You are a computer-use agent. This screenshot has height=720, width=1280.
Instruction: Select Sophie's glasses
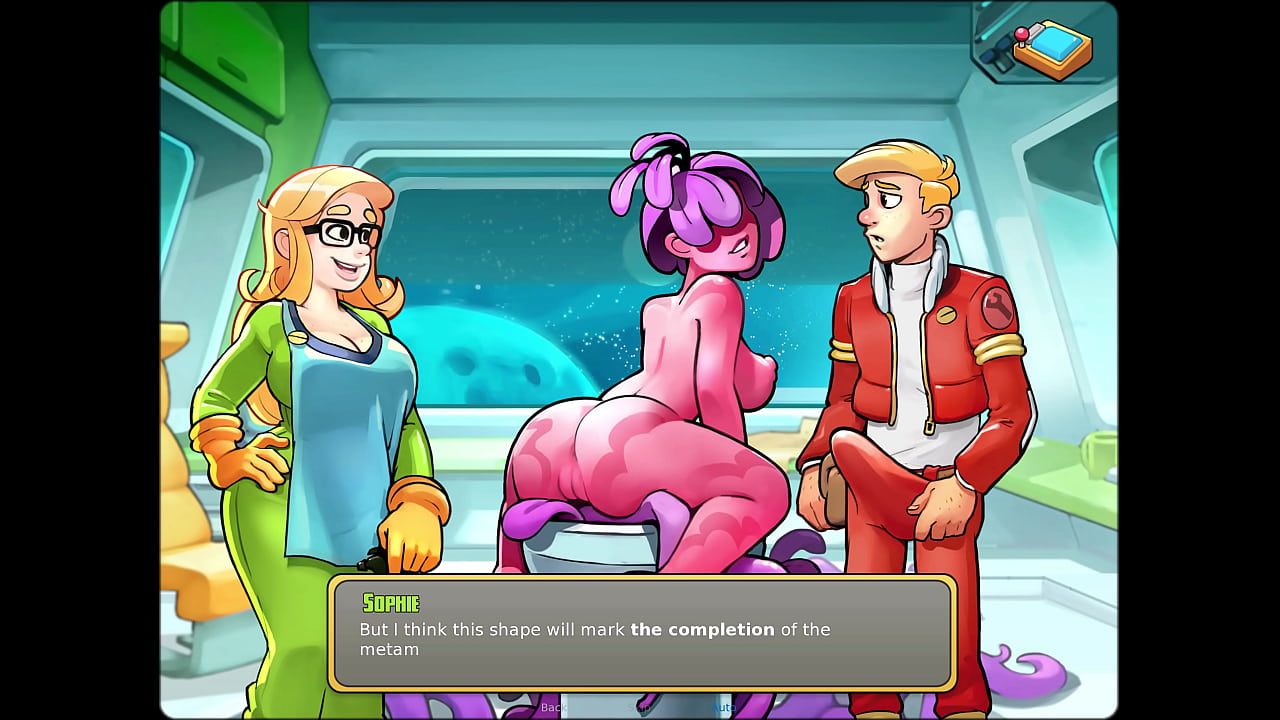point(340,231)
